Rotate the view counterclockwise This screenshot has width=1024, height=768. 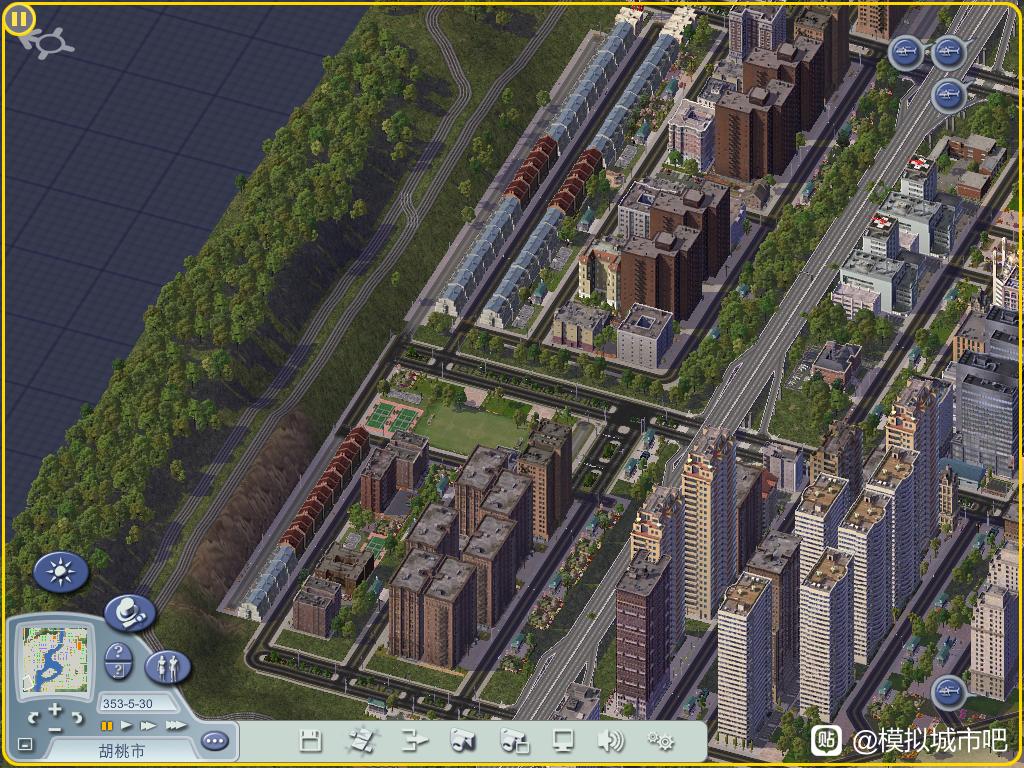[33, 717]
